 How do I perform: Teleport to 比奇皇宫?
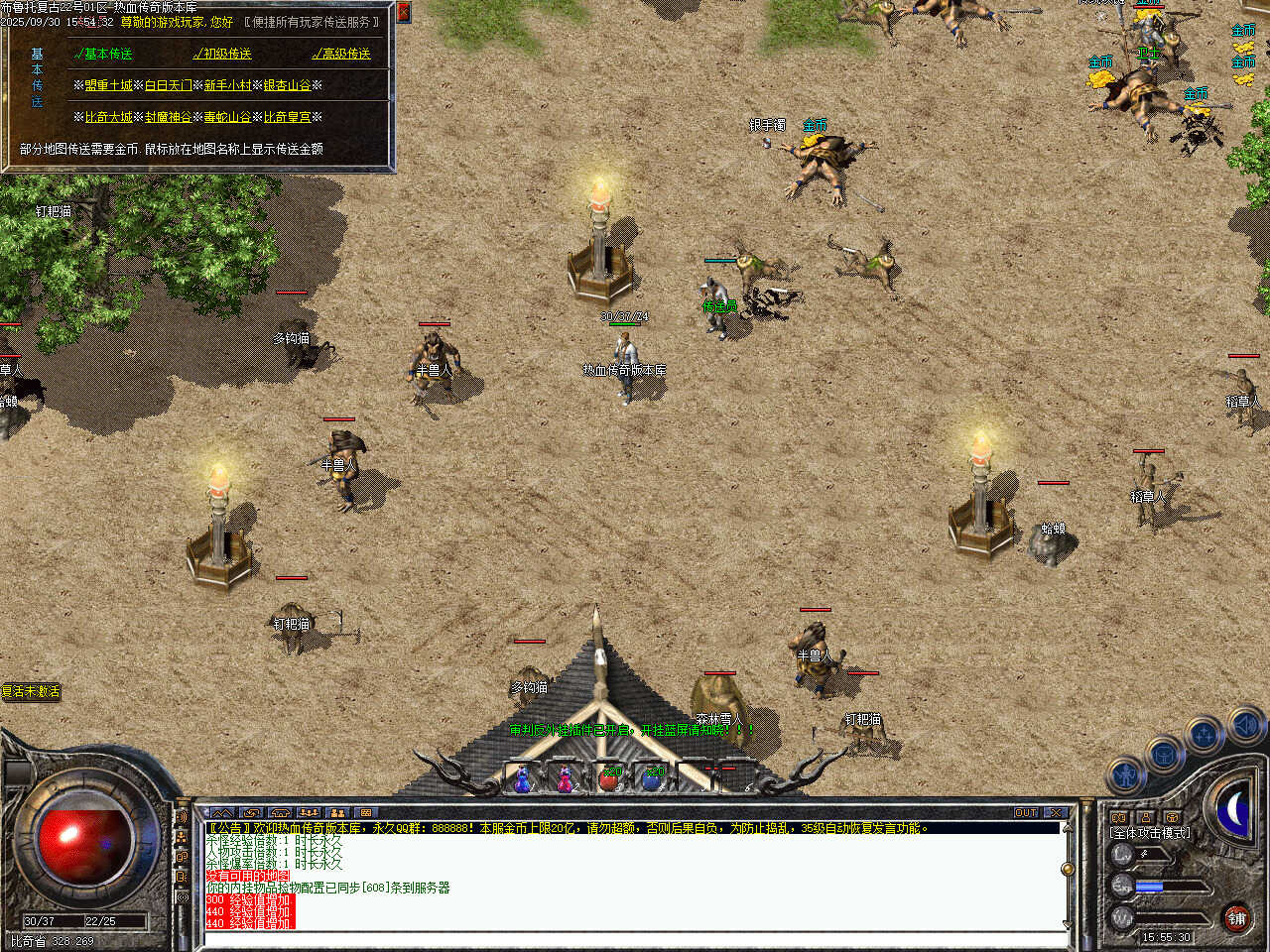288,117
